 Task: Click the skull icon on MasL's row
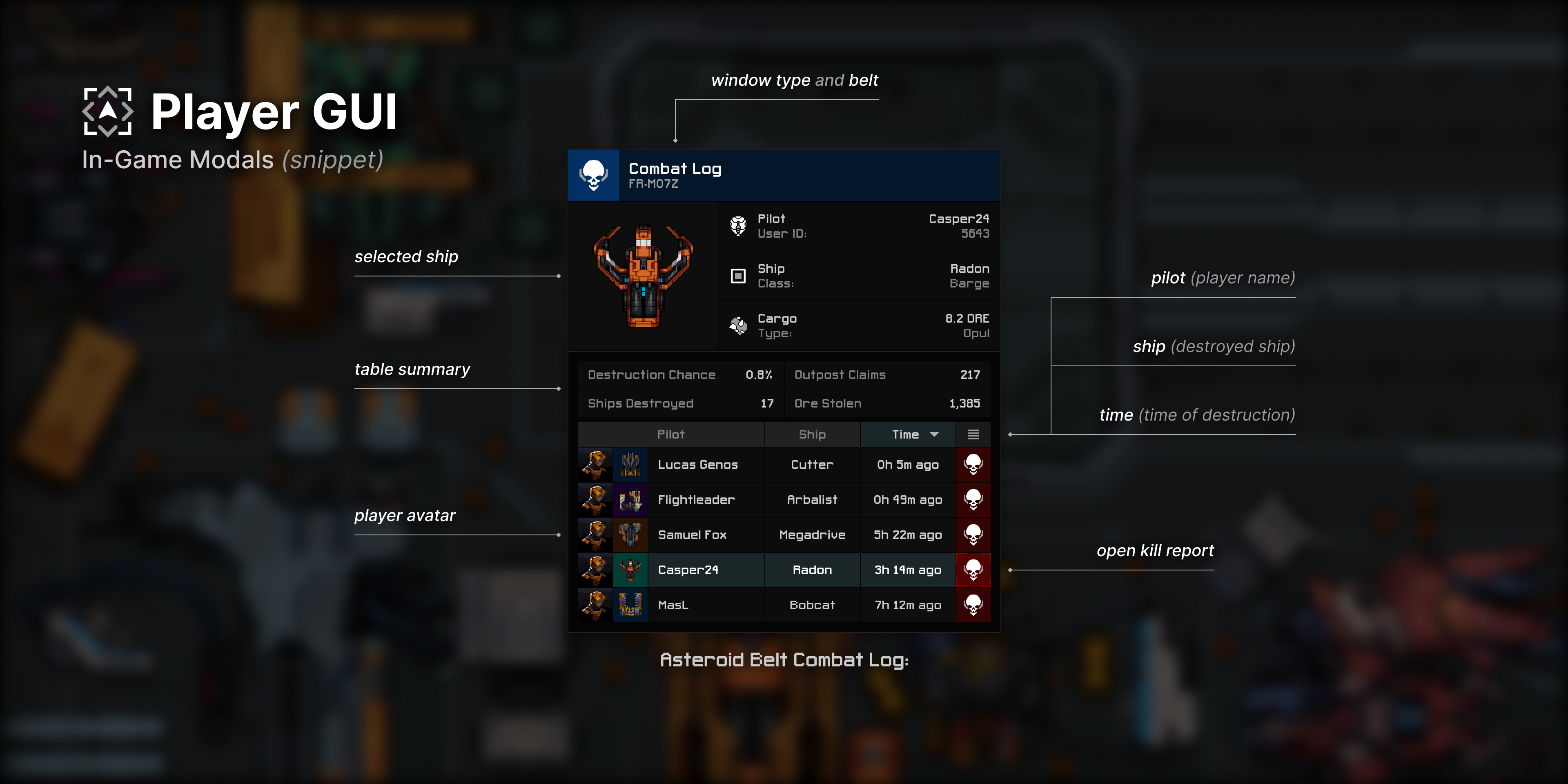click(973, 605)
